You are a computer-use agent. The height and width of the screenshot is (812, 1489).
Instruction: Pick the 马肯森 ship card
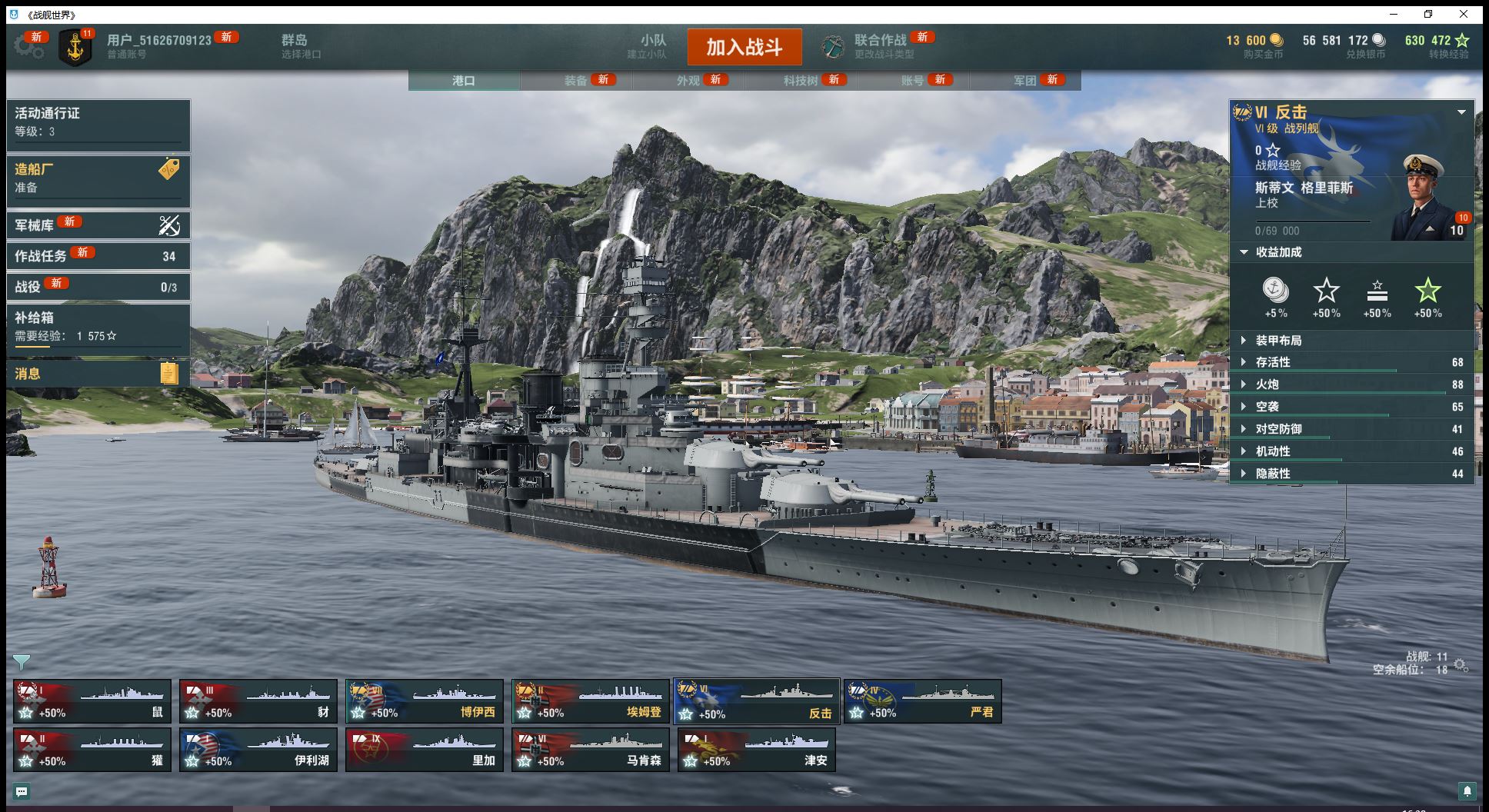pyautogui.click(x=591, y=750)
